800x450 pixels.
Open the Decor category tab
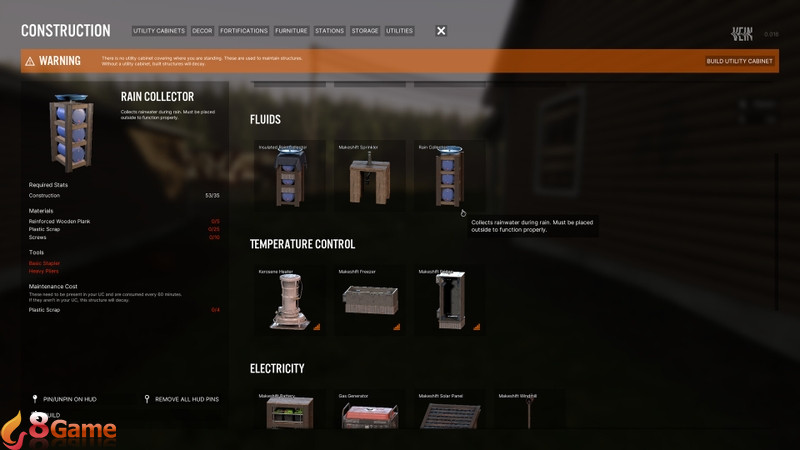[202, 31]
